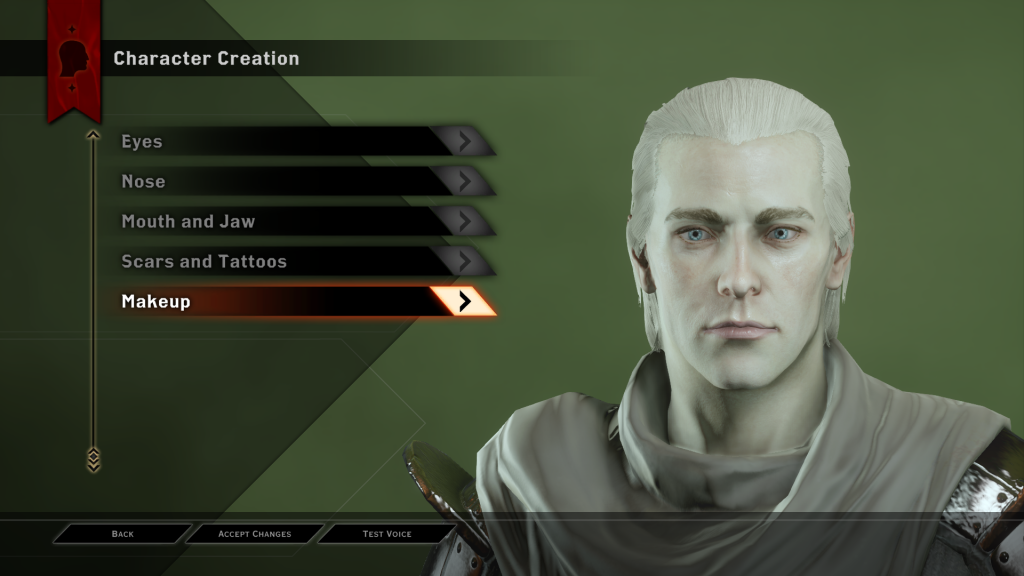Select the highlighted Makeup entry
Screen dimensions: 1024x576
(300, 301)
